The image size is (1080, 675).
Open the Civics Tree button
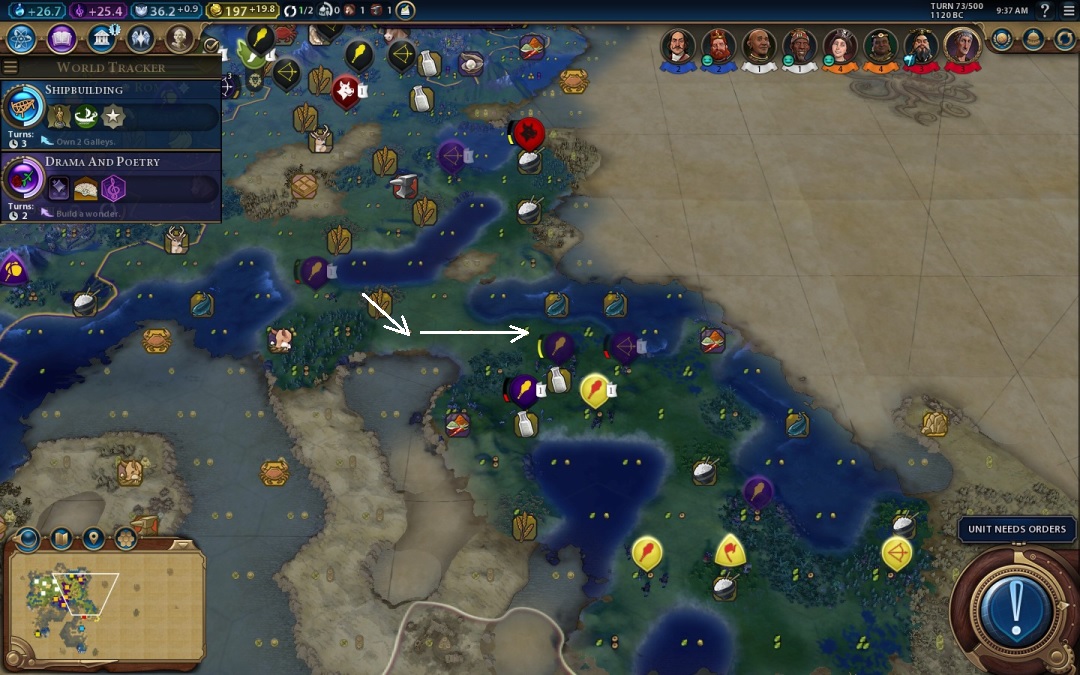tap(62, 39)
